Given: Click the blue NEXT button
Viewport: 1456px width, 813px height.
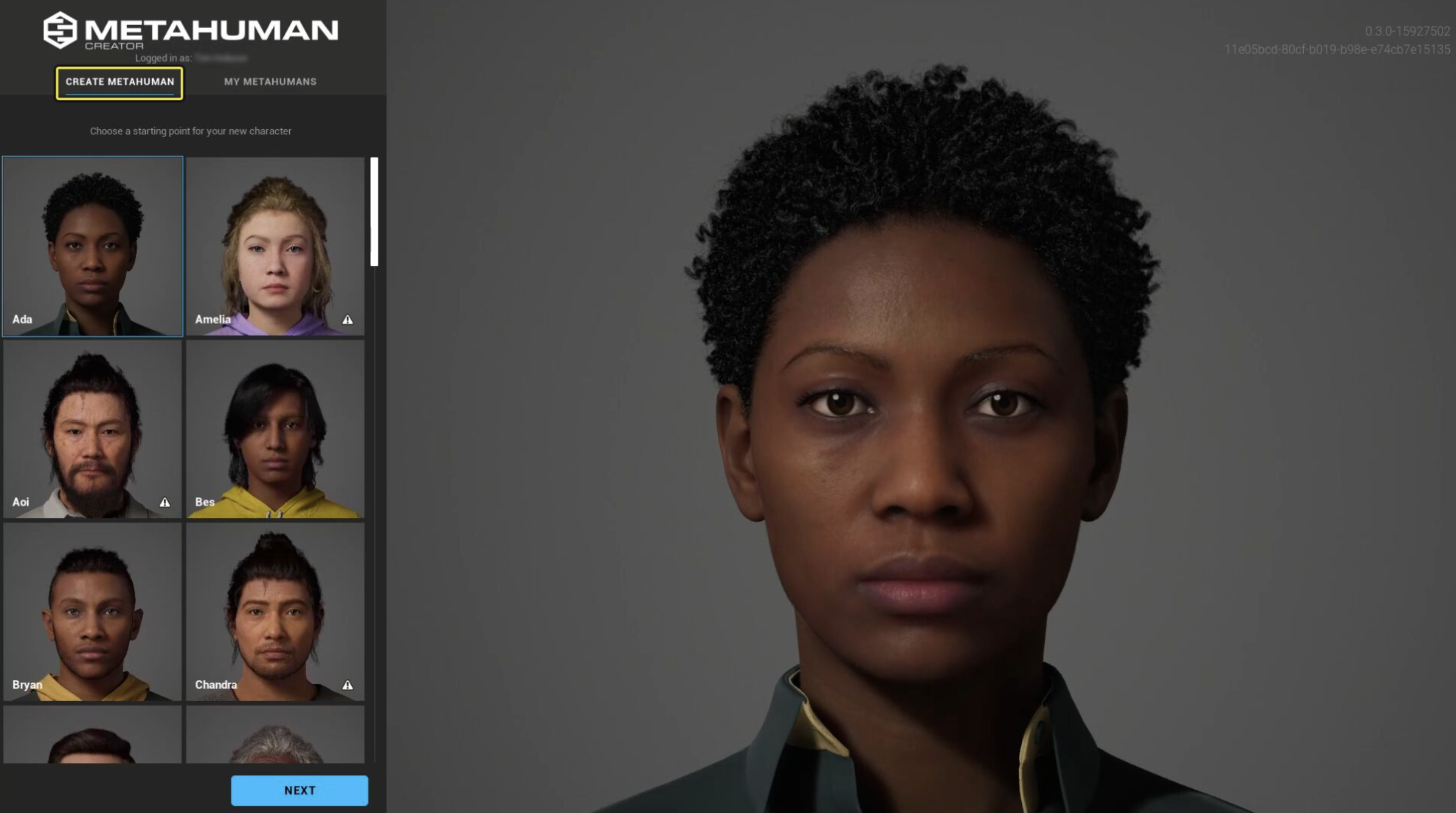Looking at the screenshot, I should 299,790.
